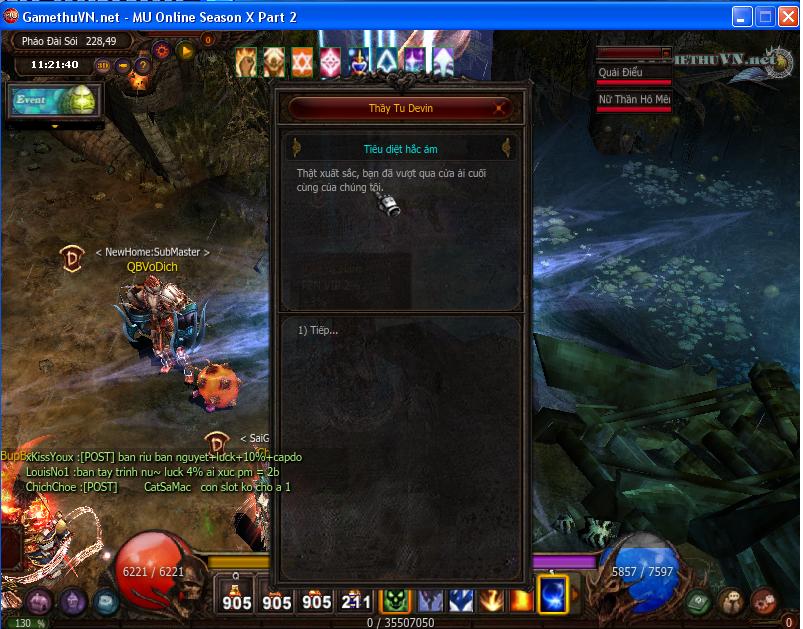Select the Nữ Thần Hộ Mệnh entry

tap(633, 100)
